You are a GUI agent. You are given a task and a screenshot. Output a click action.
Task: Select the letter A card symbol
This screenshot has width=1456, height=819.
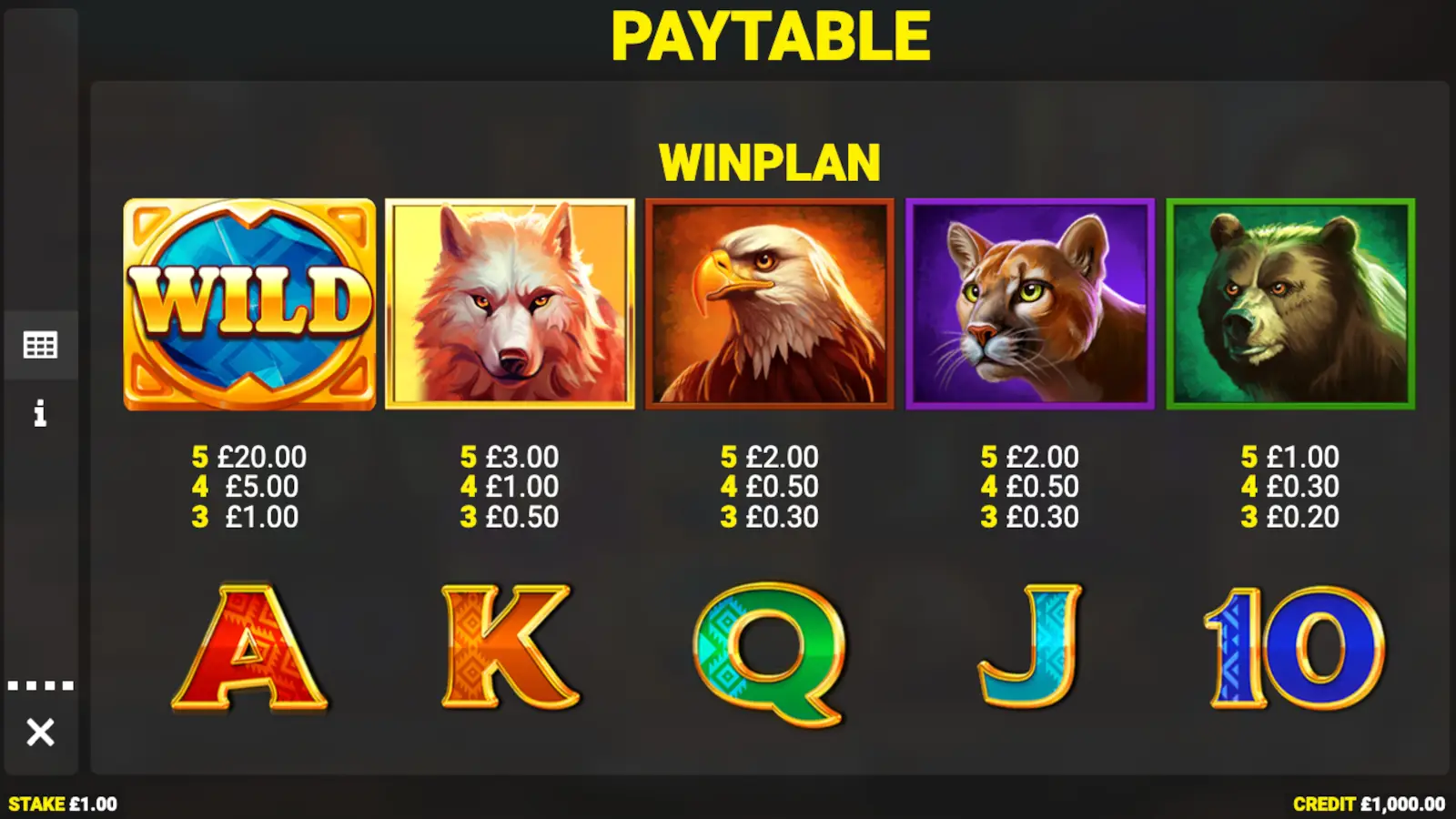[x=248, y=646]
